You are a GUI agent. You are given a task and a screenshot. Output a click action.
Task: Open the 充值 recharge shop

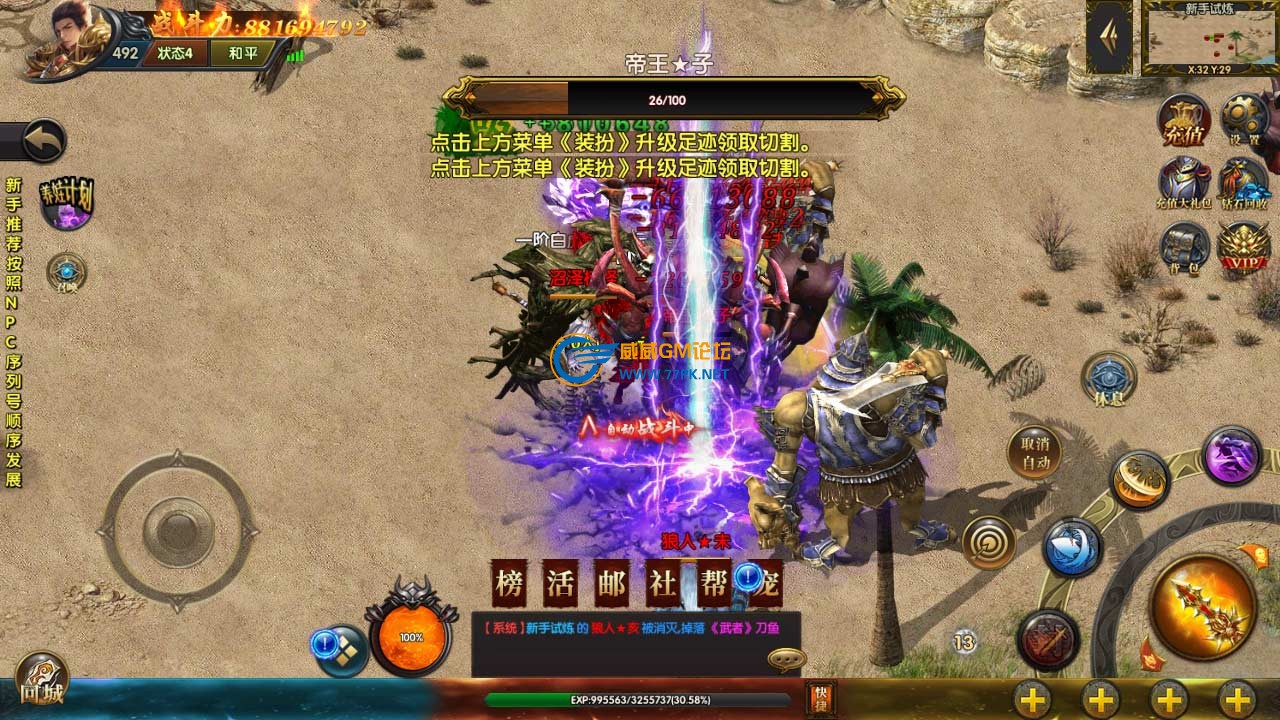[x=1184, y=121]
